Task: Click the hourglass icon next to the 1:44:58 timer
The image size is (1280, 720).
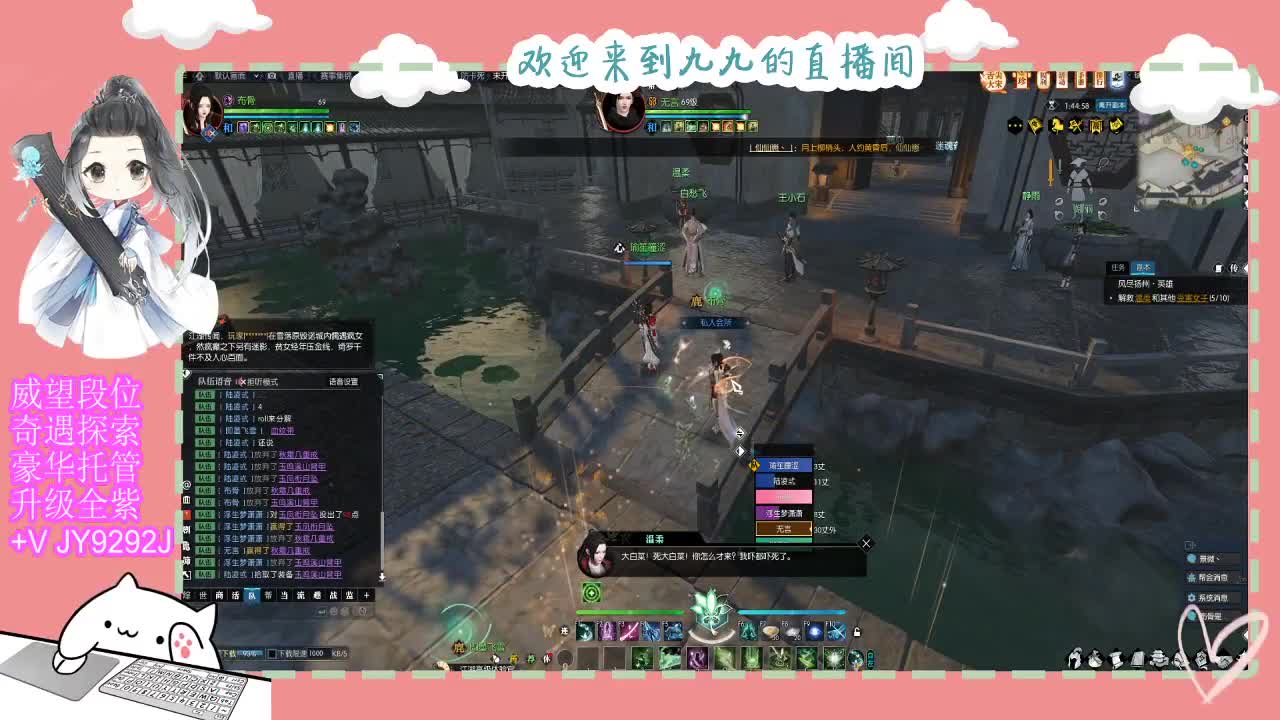Action: click(1052, 105)
